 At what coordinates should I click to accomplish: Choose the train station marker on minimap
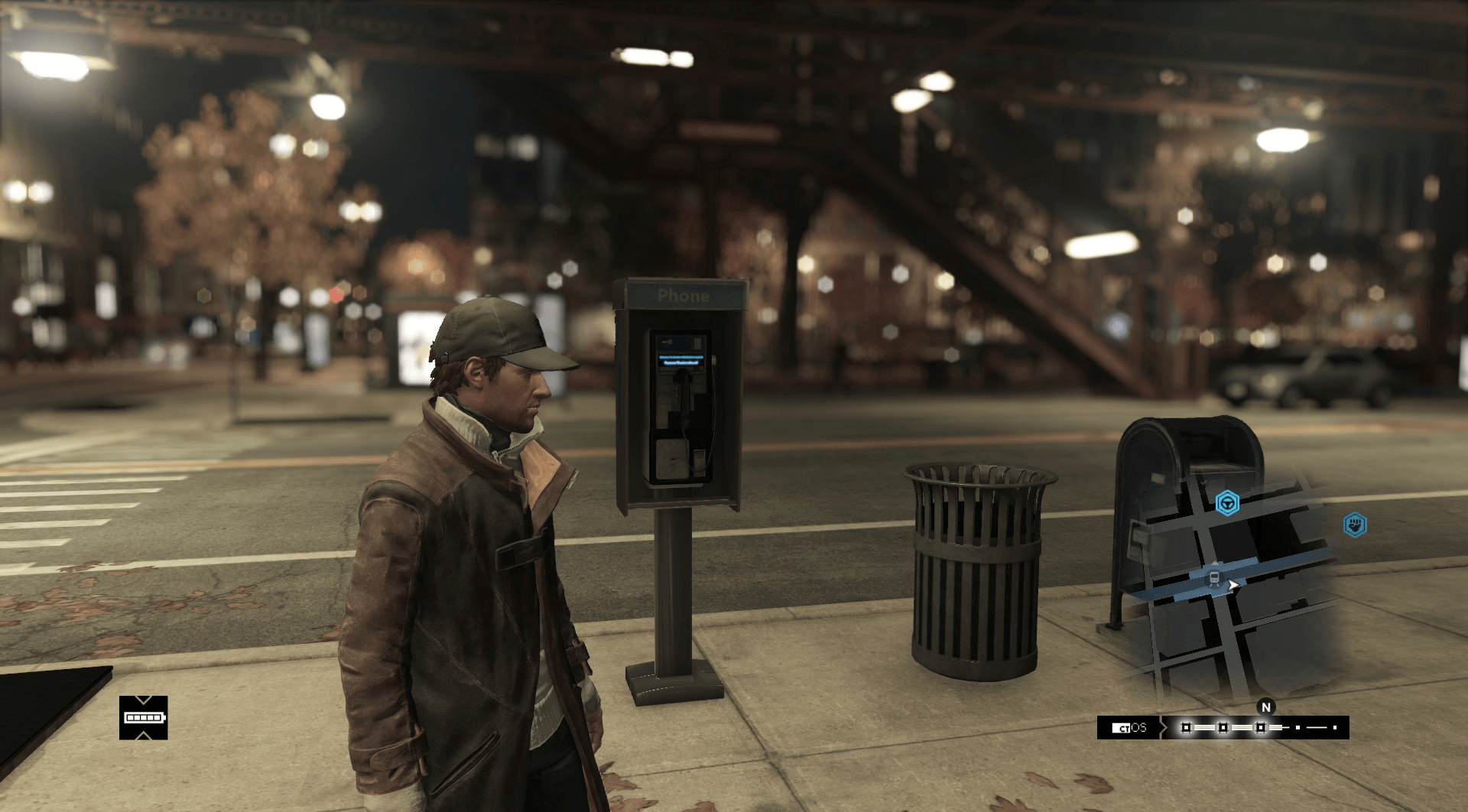click(1213, 578)
